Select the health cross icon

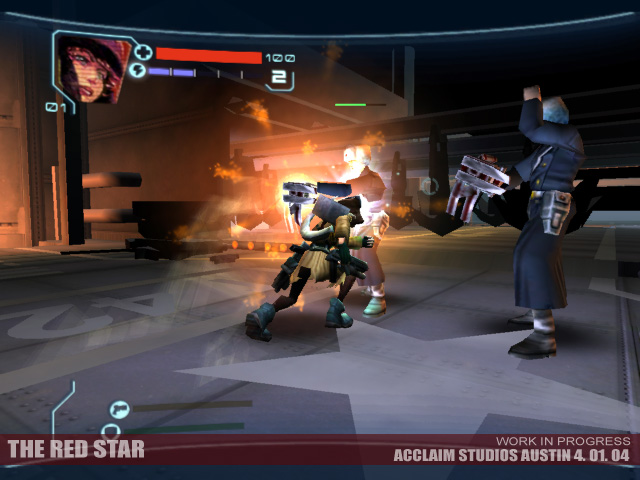pyautogui.click(x=143, y=52)
